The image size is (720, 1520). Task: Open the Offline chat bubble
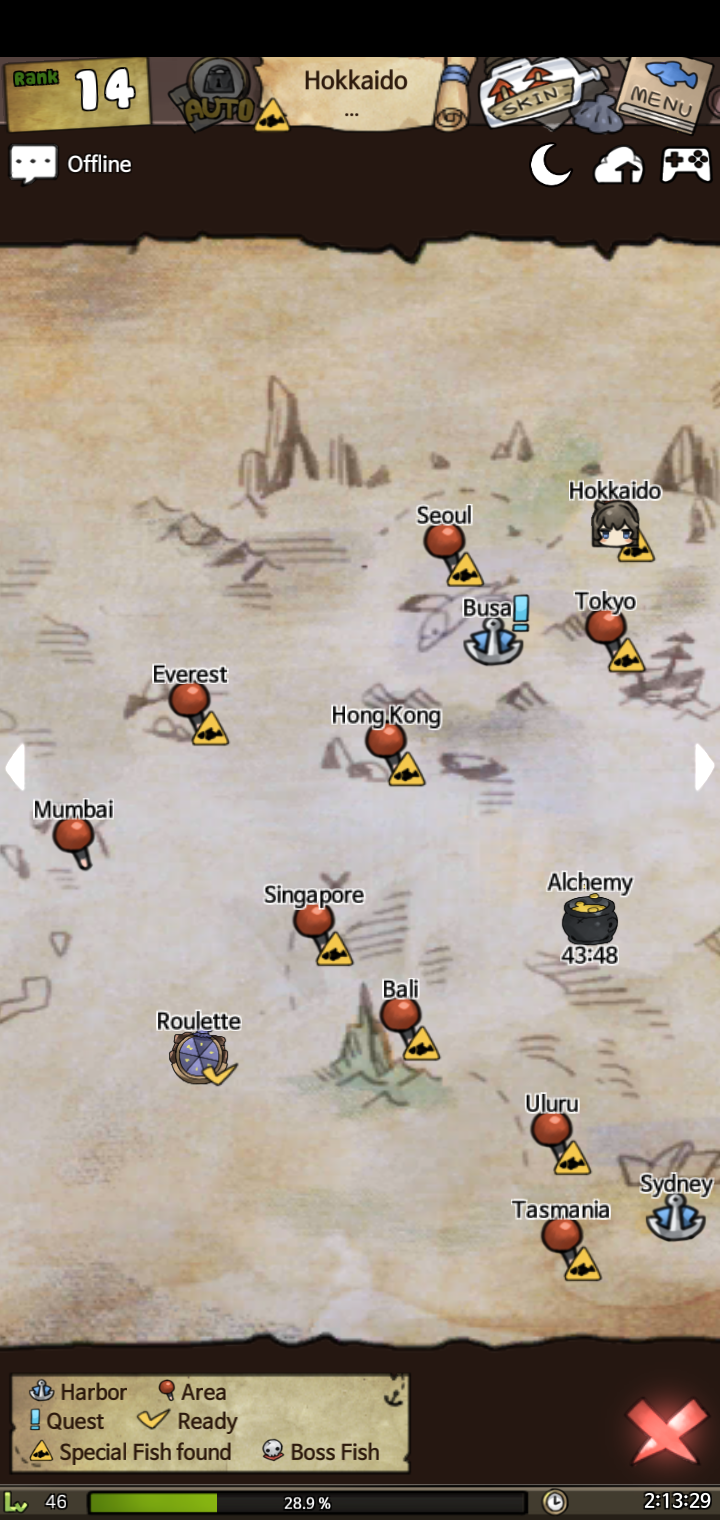[x=33, y=164]
